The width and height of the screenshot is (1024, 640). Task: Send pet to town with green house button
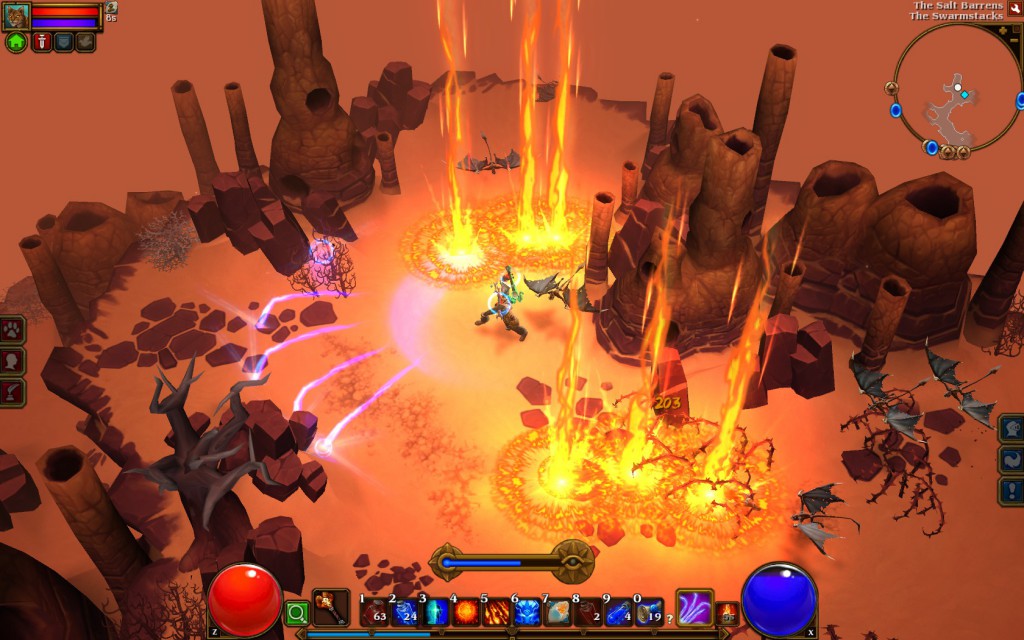point(16,42)
